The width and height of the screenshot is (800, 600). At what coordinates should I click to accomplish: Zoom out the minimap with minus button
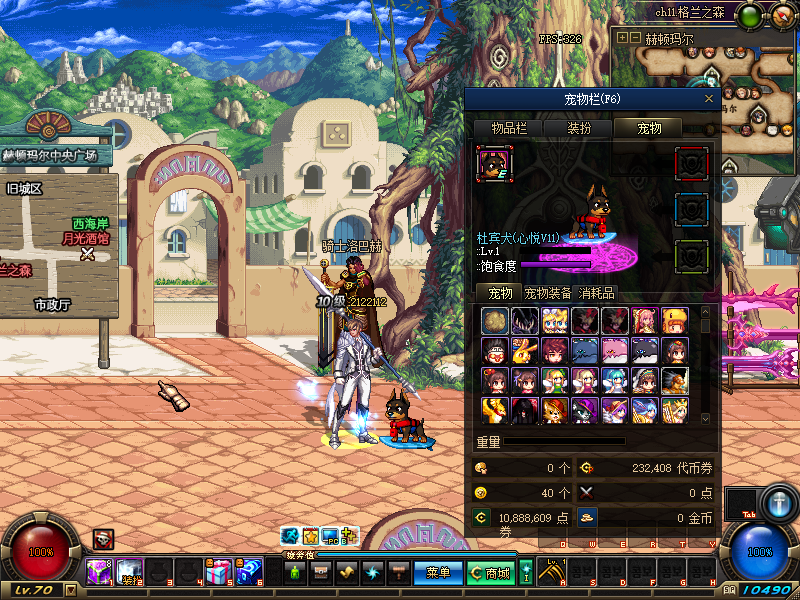635,38
